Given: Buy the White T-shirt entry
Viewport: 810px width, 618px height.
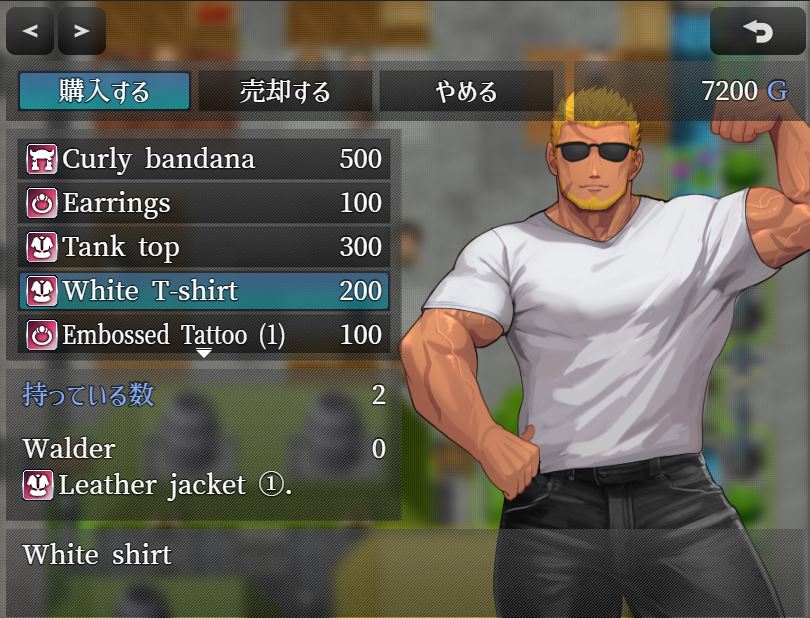Looking at the screenshot, I should (x=204, y=291).
